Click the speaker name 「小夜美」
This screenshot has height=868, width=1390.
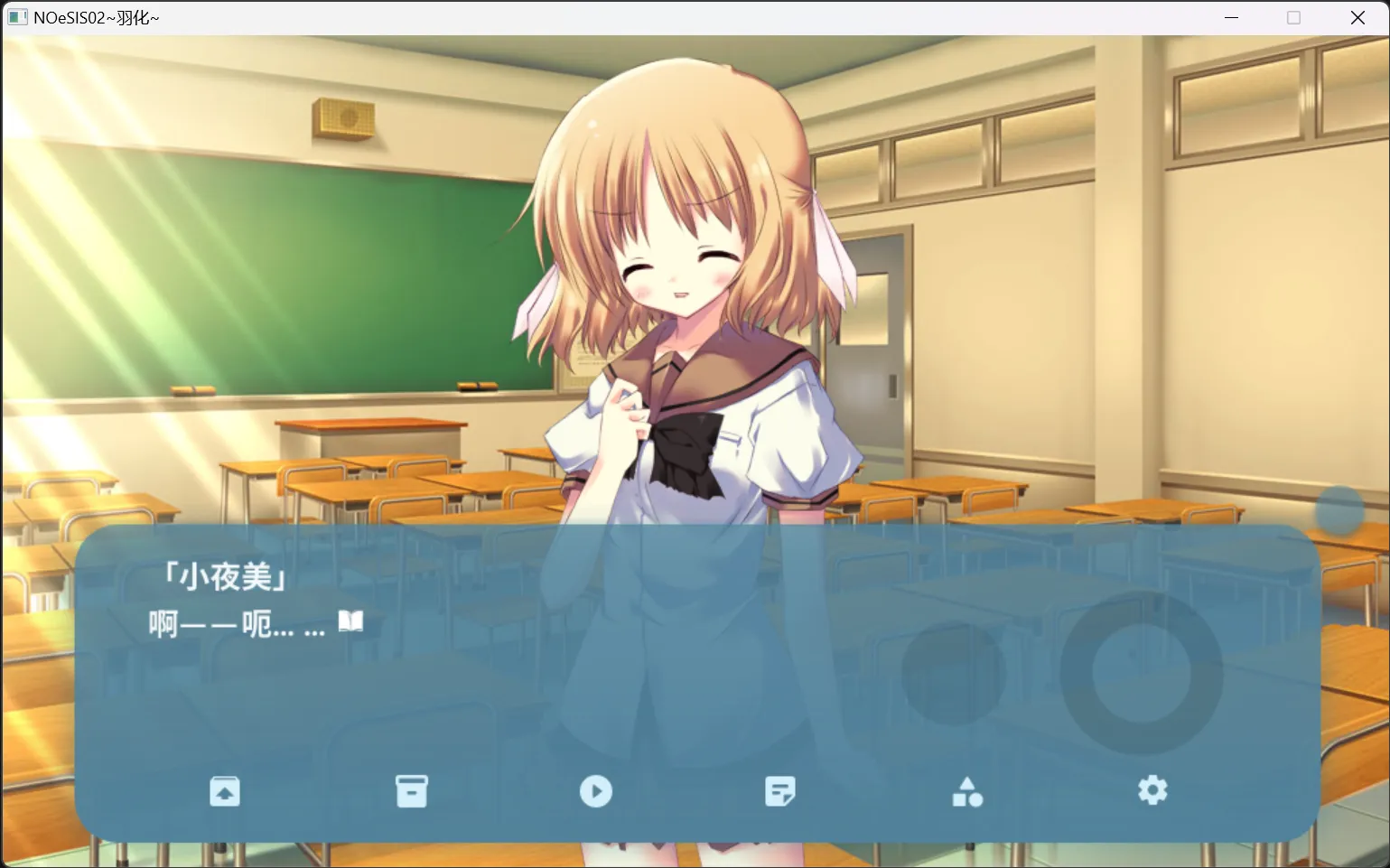click(226, 577)
